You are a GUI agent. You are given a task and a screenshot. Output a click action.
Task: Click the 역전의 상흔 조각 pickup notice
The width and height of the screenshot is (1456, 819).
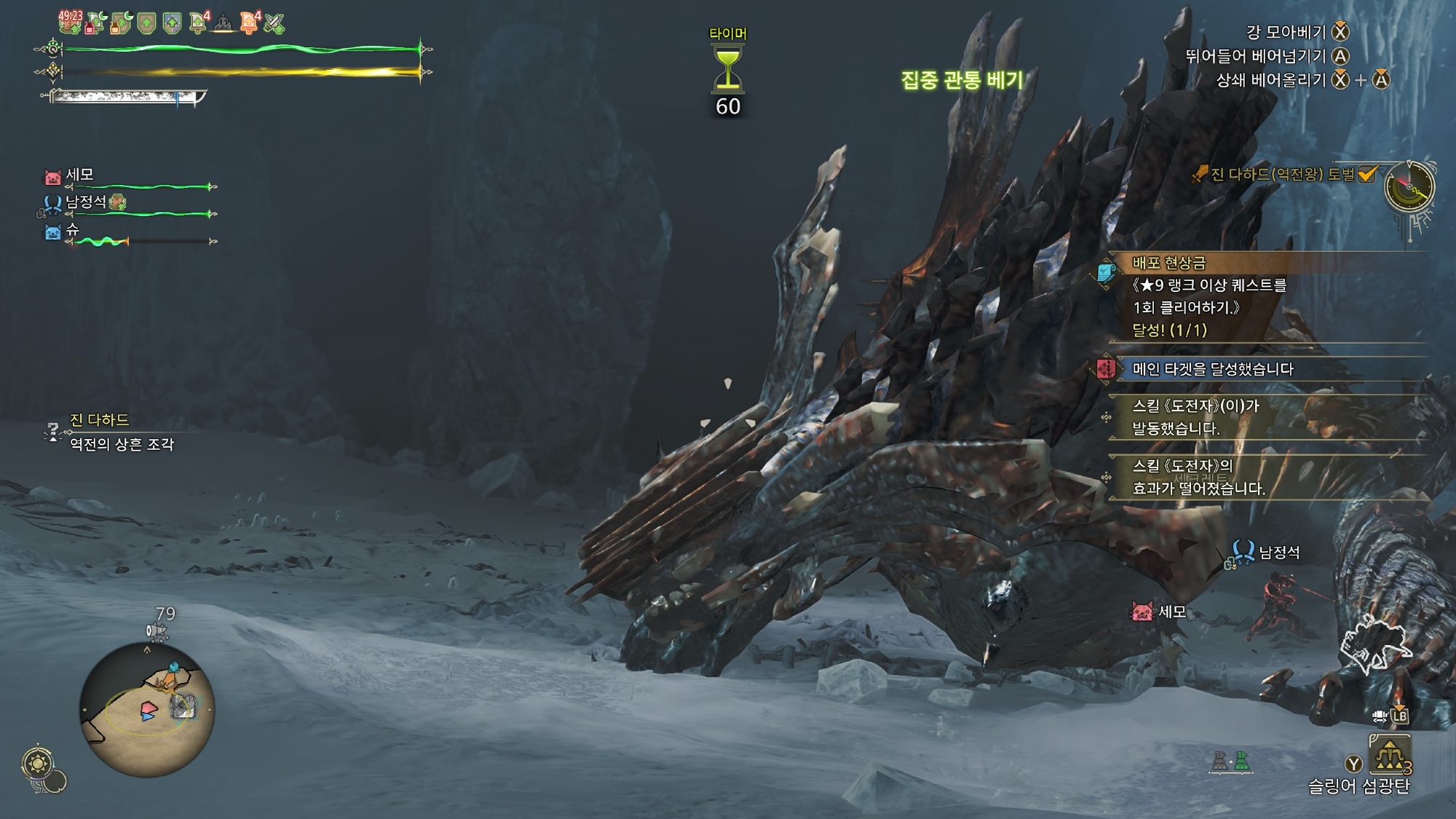coord(122,444)
